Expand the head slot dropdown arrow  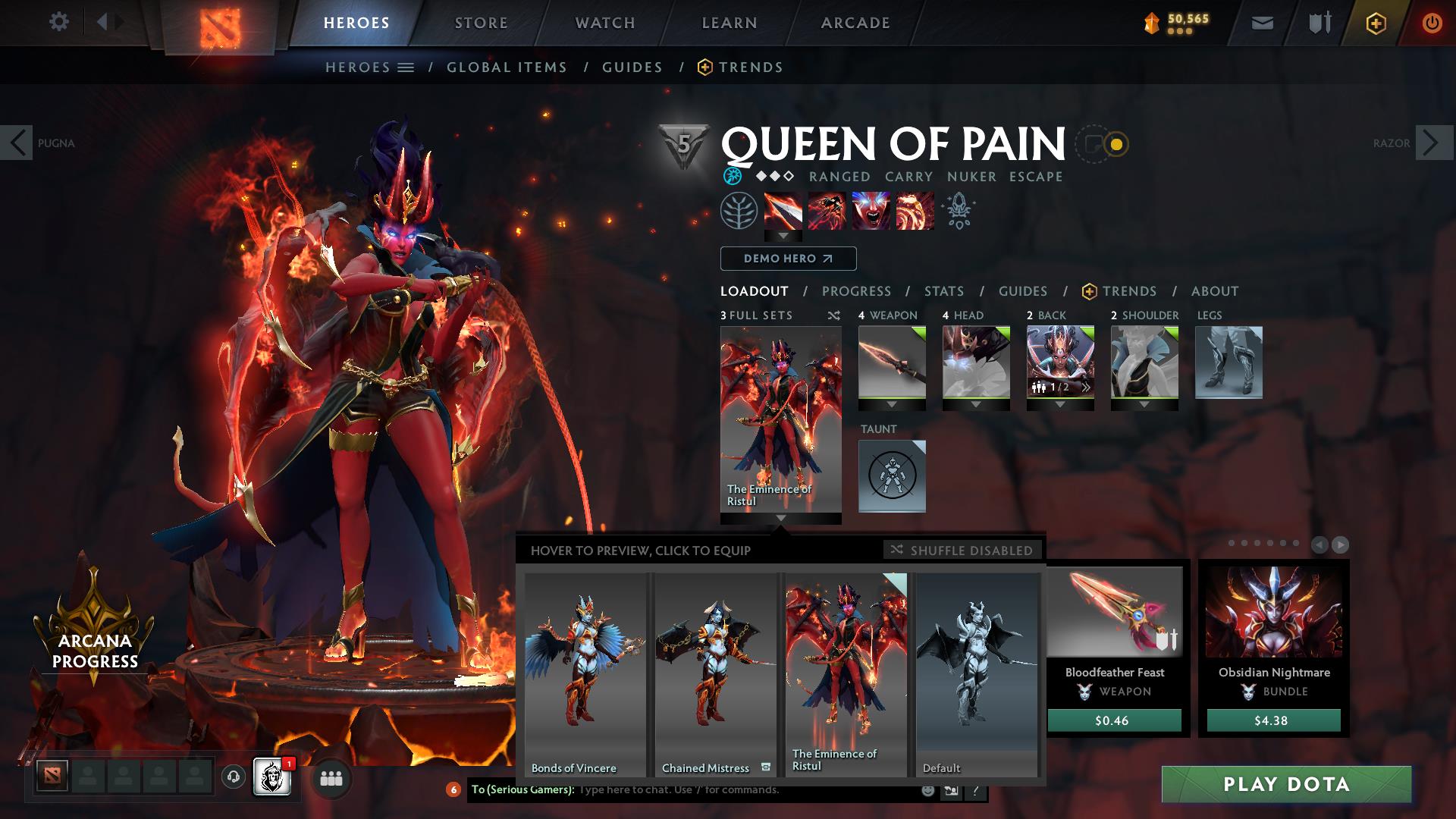click(x=976, y=403)
